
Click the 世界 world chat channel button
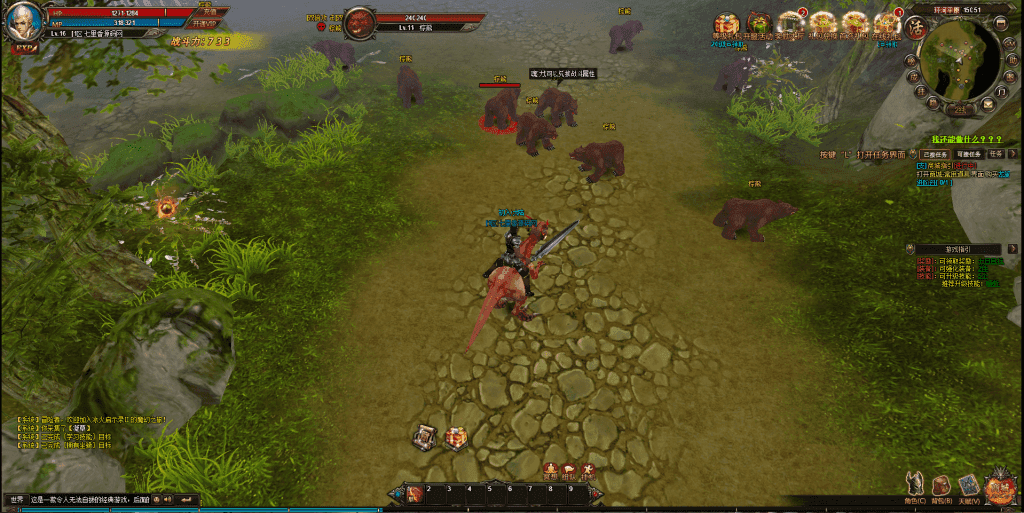(x=17, y=499)
